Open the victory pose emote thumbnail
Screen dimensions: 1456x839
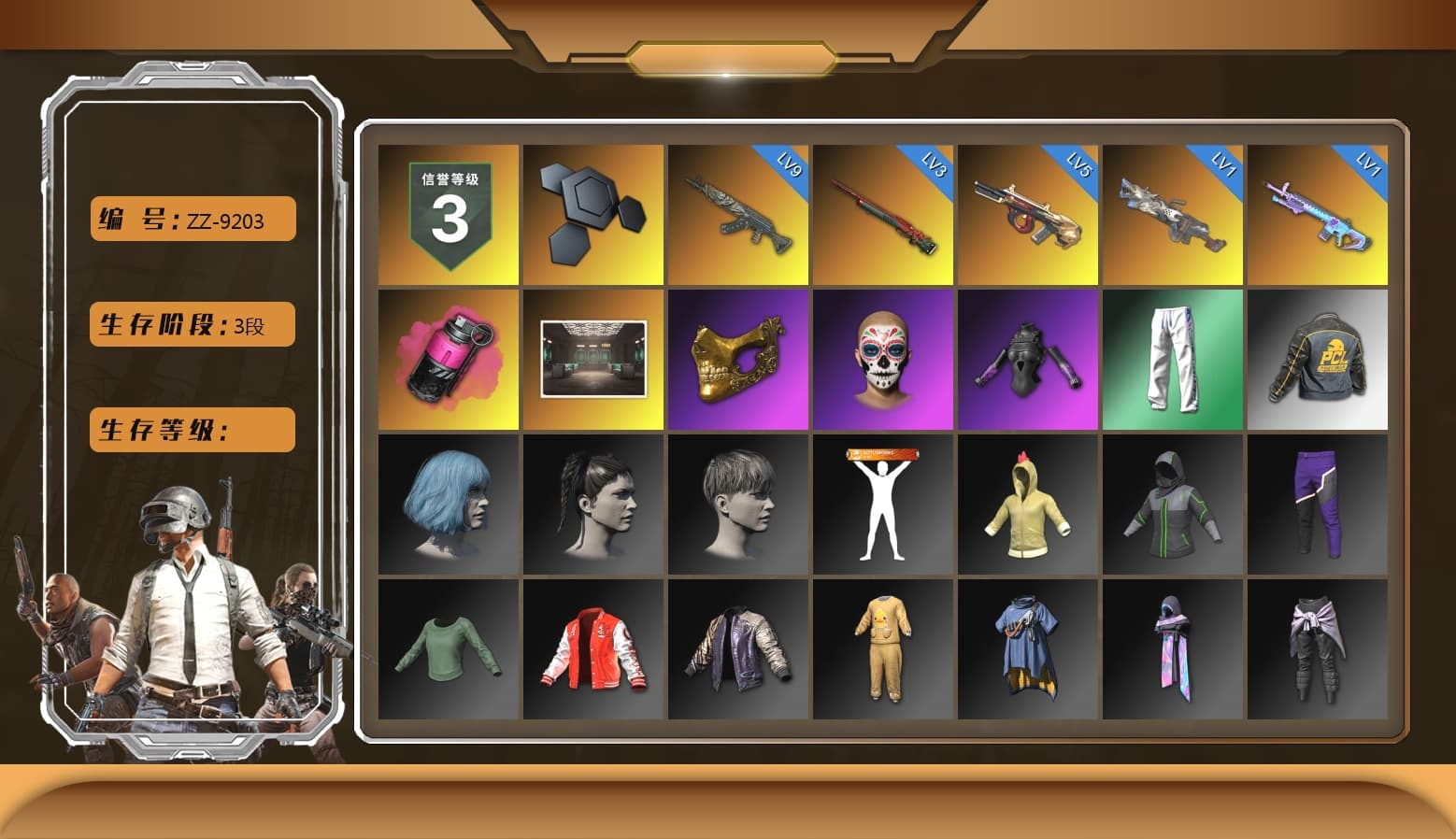pyautogui.click(x=882, y=505)
